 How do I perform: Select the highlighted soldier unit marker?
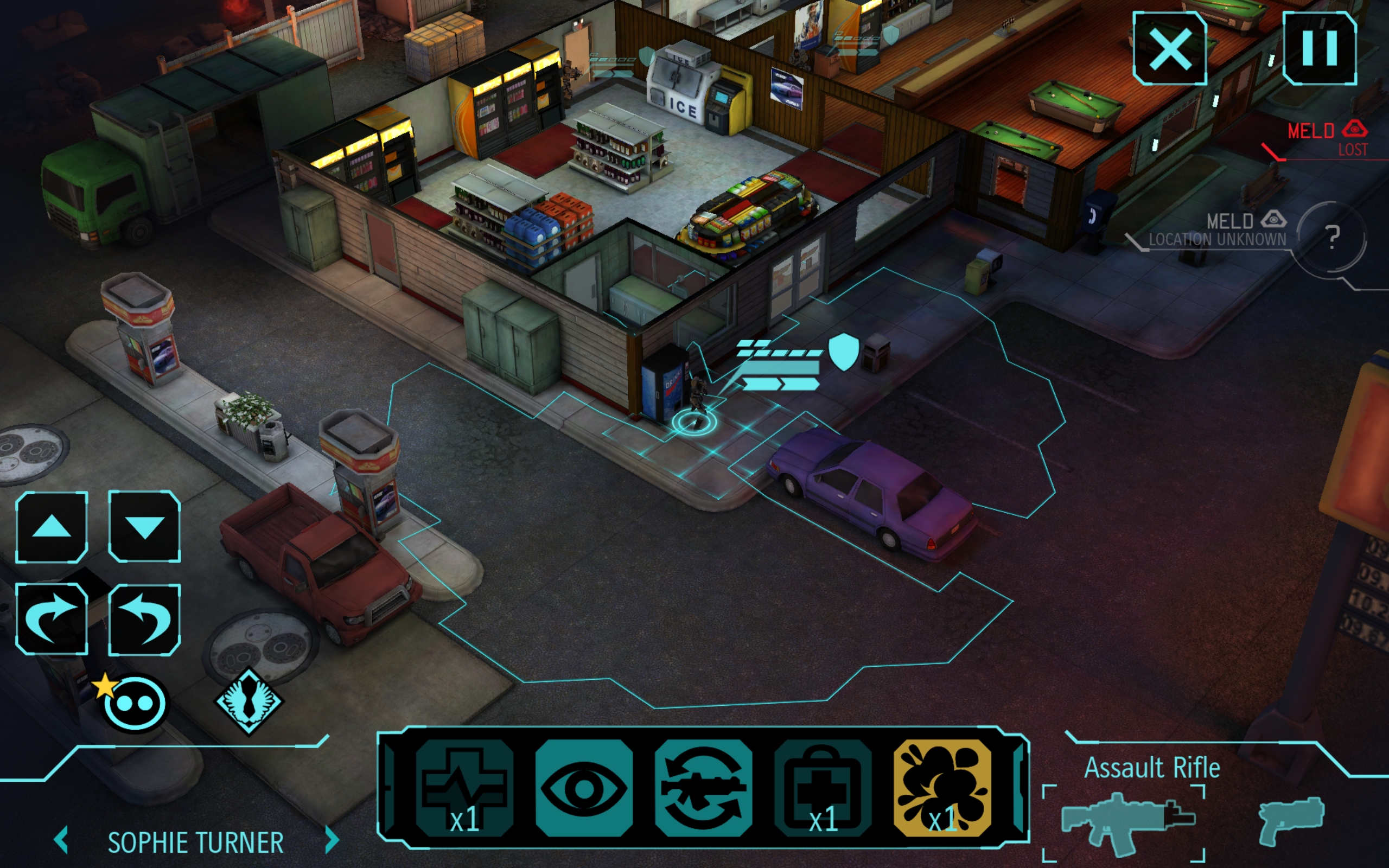(694, 422)
